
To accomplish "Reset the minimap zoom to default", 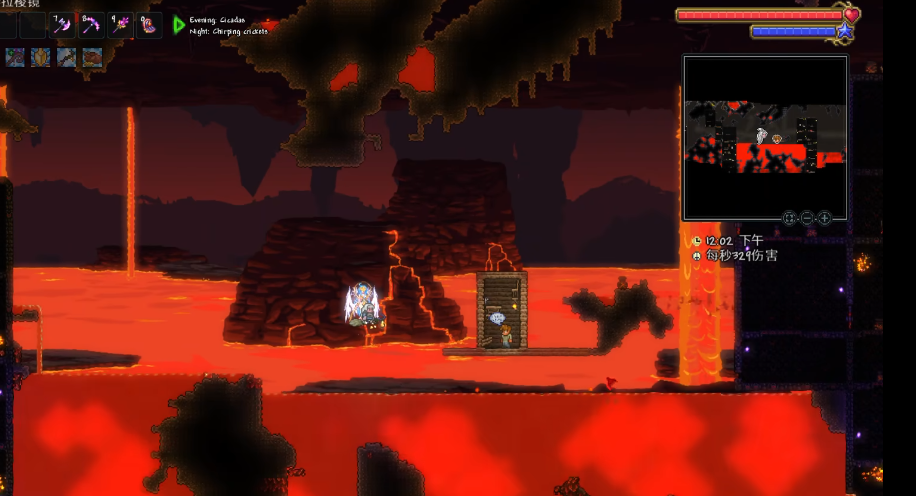I will [x=789, y=218].
